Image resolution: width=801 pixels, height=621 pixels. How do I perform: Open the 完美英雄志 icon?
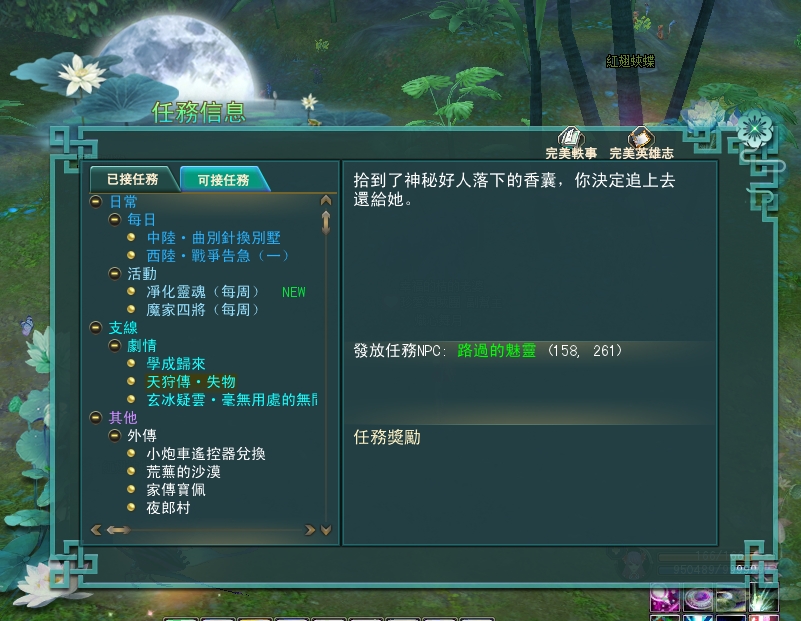coord(641,139)
